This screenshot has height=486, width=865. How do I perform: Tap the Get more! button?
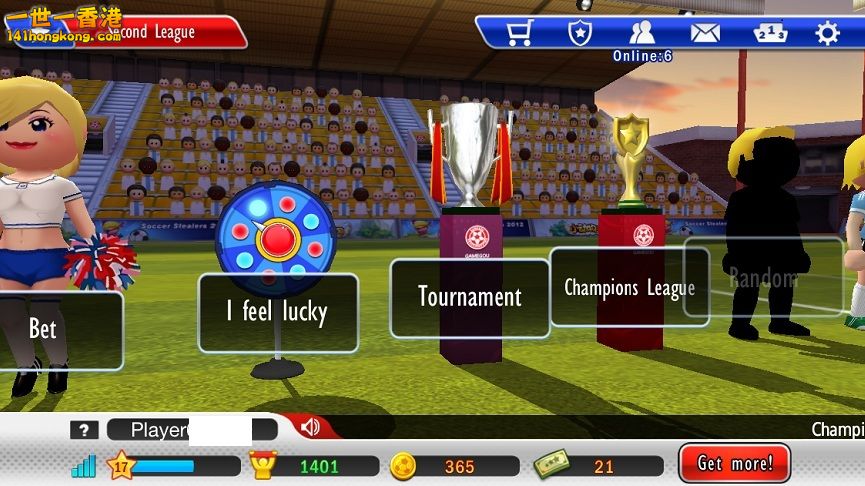735,464
